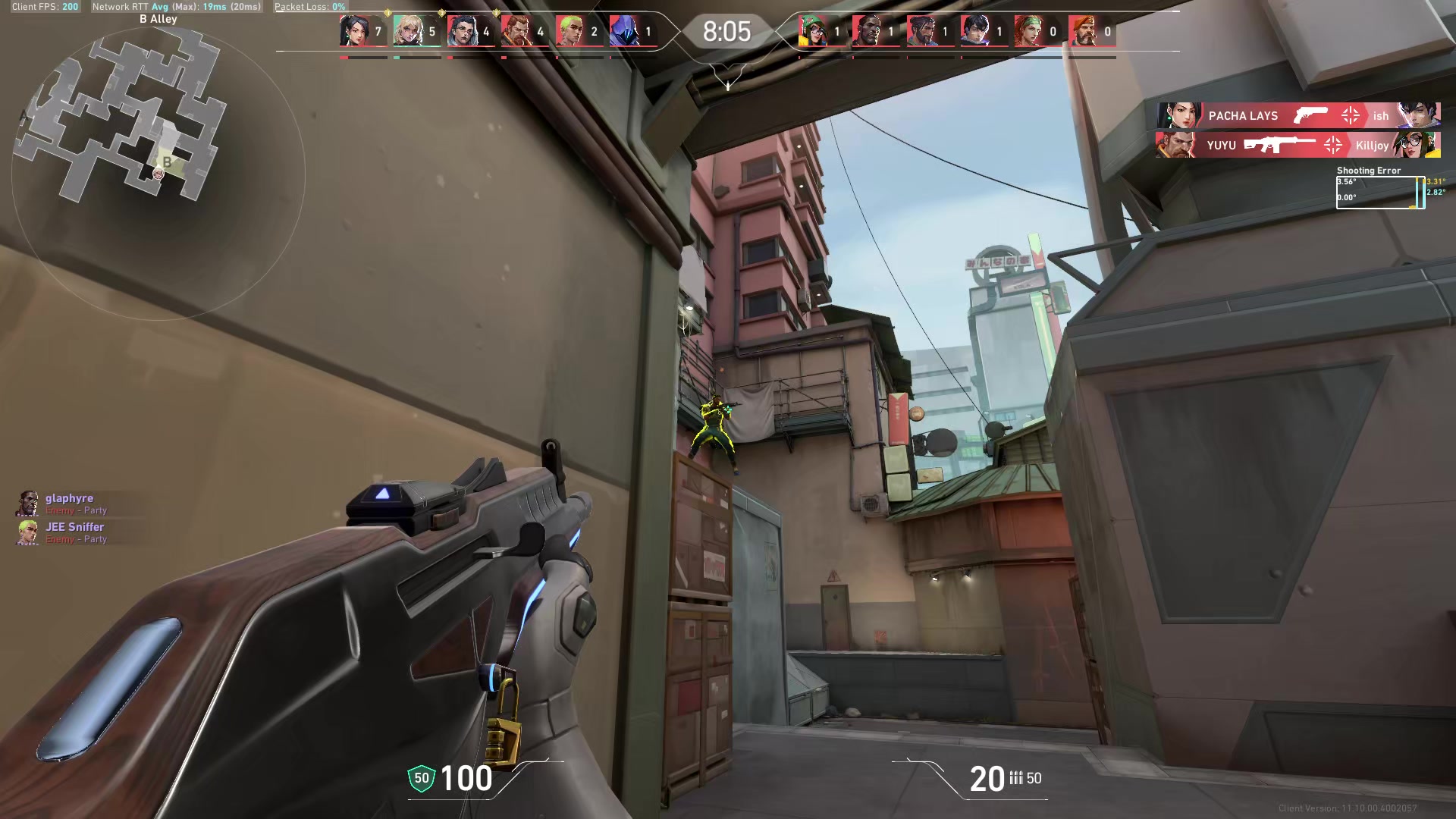Click the ammo magazine icon near reserve count

coord(1015,779)
